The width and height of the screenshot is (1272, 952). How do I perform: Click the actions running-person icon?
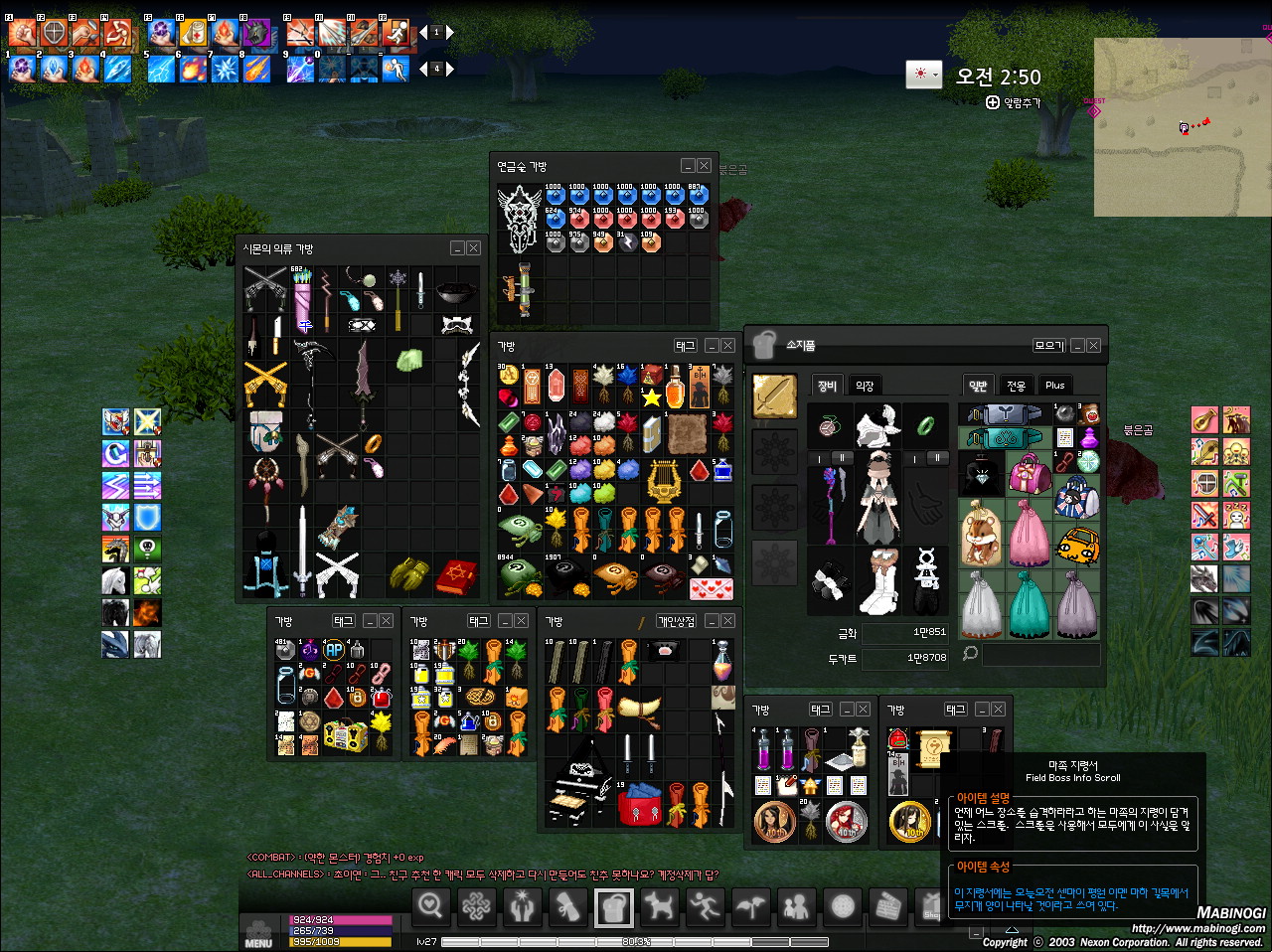(705, 907)
